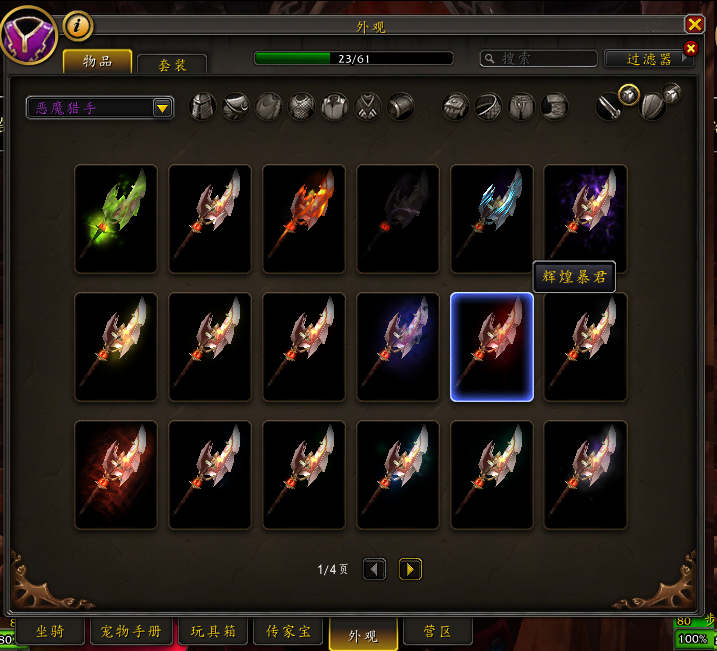
Task: Open the 宠物手册 pet journal tab
Action: tap(132, 632)
